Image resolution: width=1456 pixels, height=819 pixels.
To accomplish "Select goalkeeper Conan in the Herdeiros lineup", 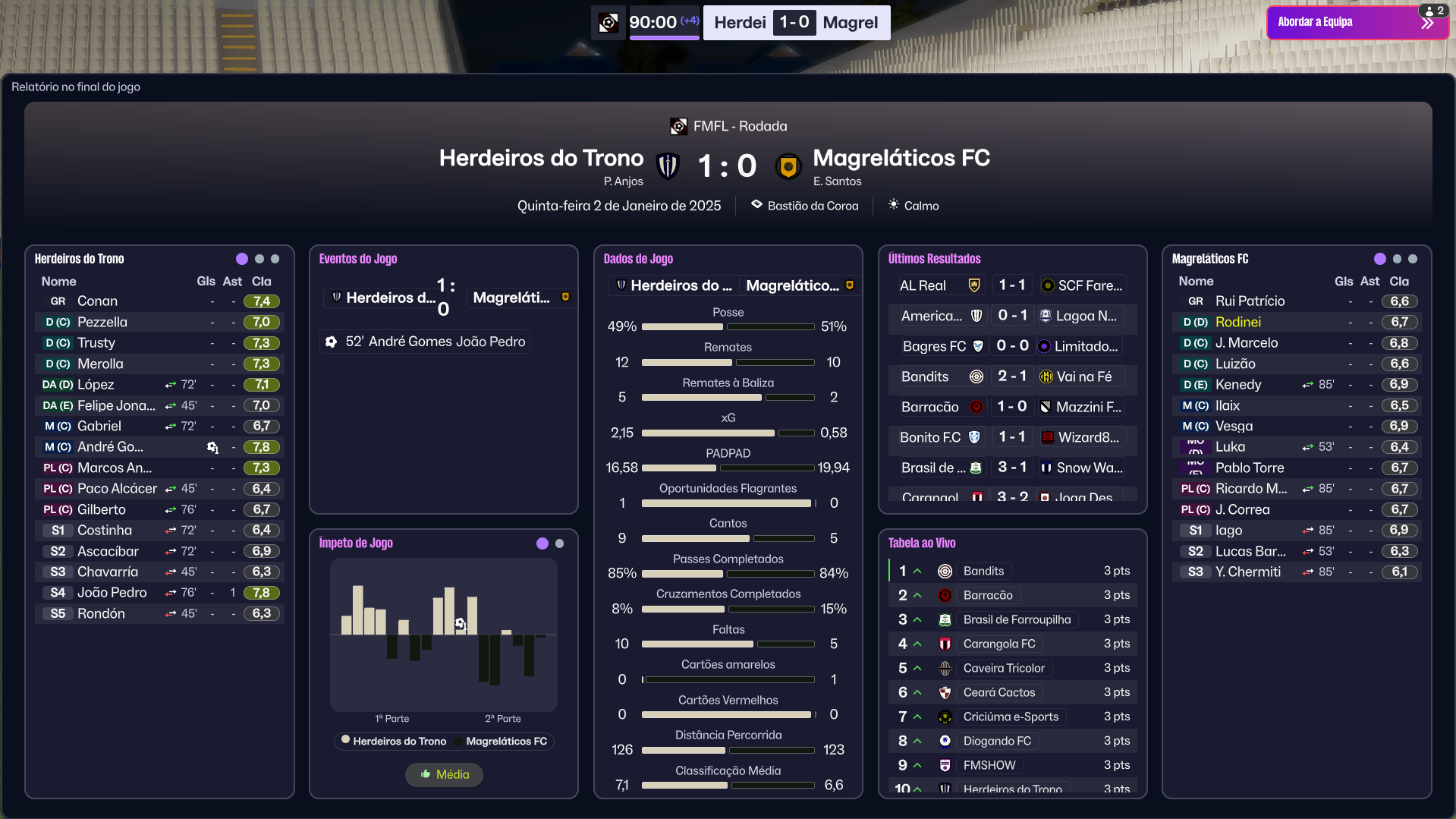I will (x=97, y=301).
